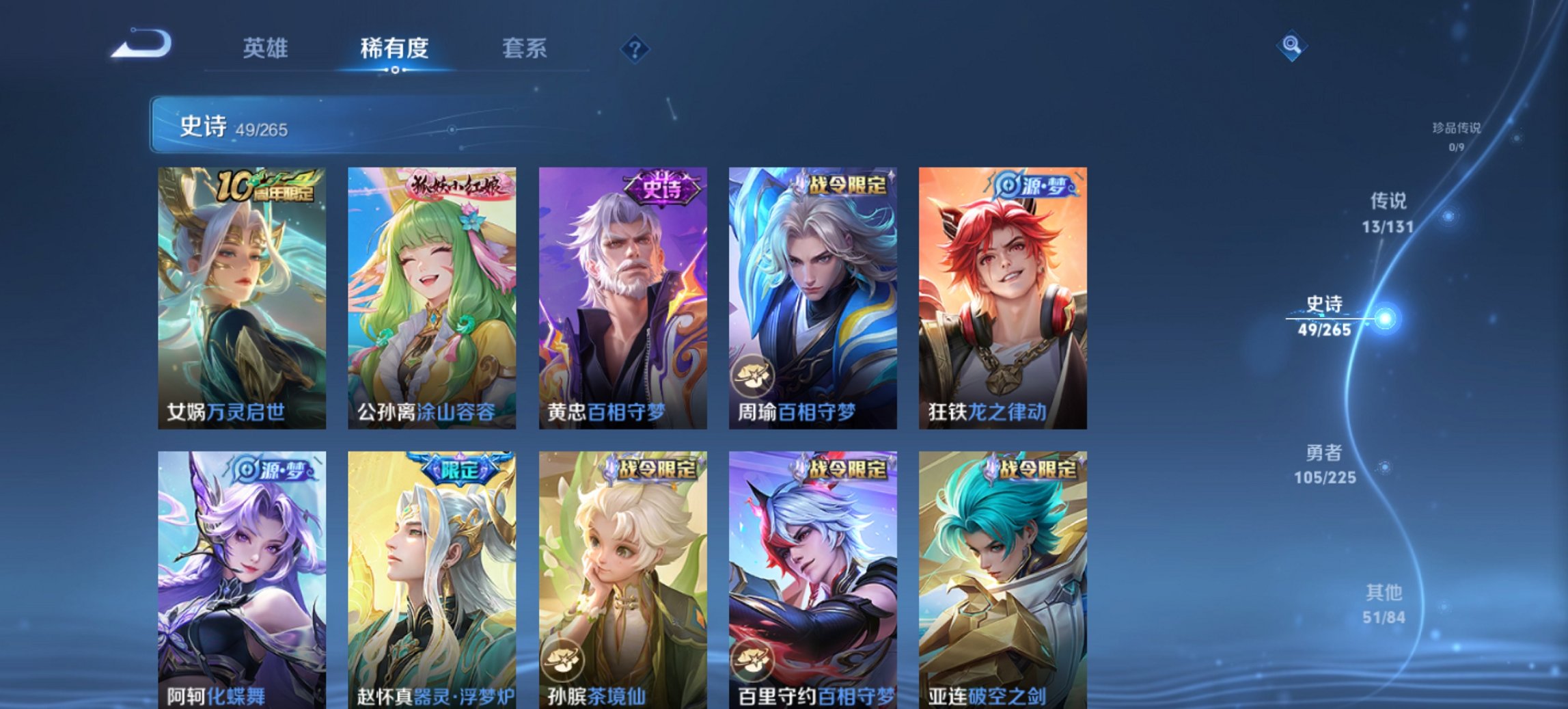Click the question mark help icon
The width and height of the screenshot is (1568, 709).
tap(635, 48)
